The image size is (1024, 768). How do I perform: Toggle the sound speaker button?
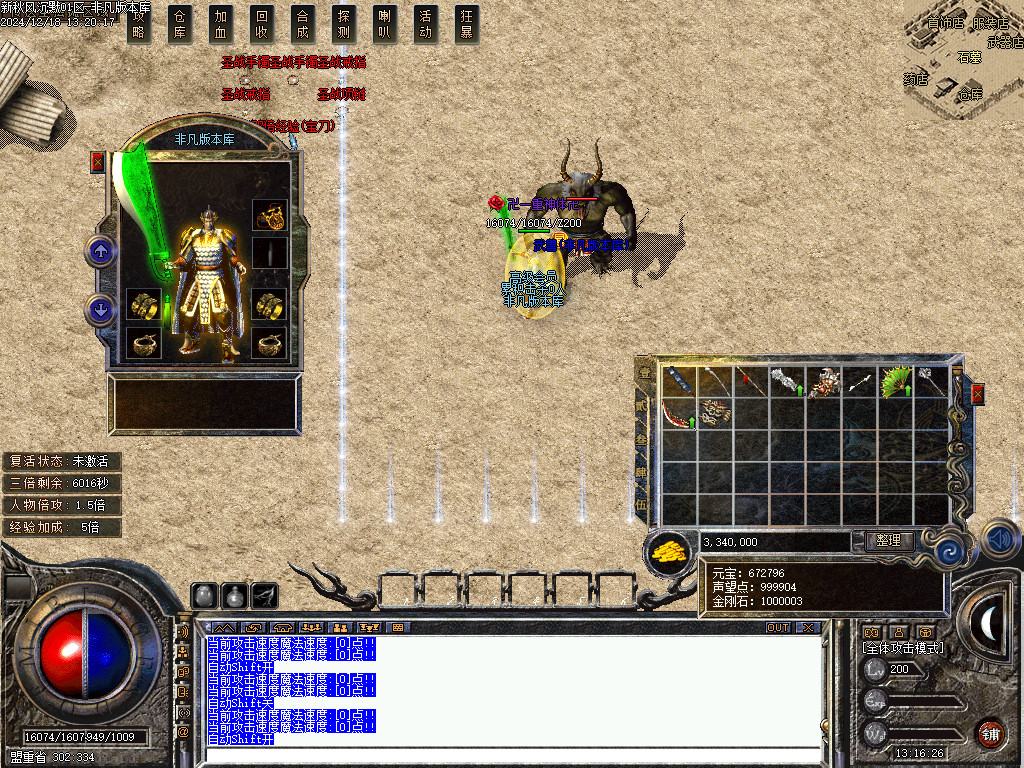[999, 539]
